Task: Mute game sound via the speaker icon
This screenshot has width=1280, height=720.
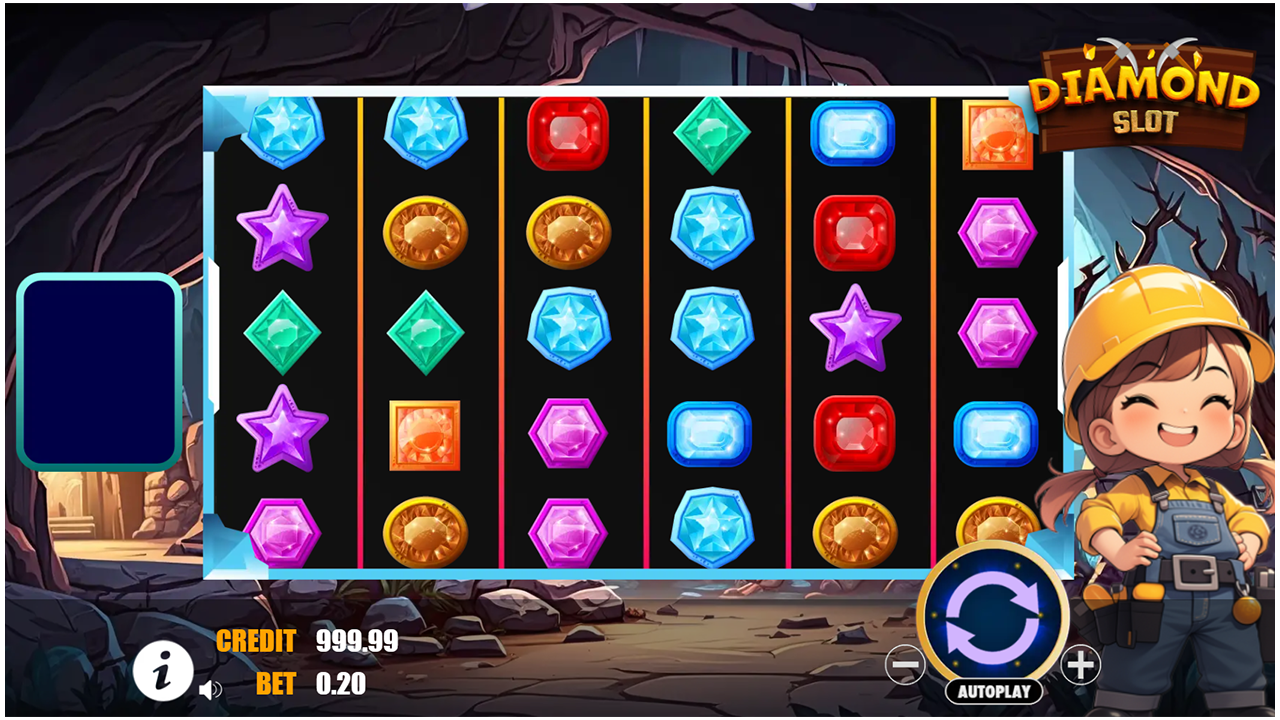Action: (210, 690)
